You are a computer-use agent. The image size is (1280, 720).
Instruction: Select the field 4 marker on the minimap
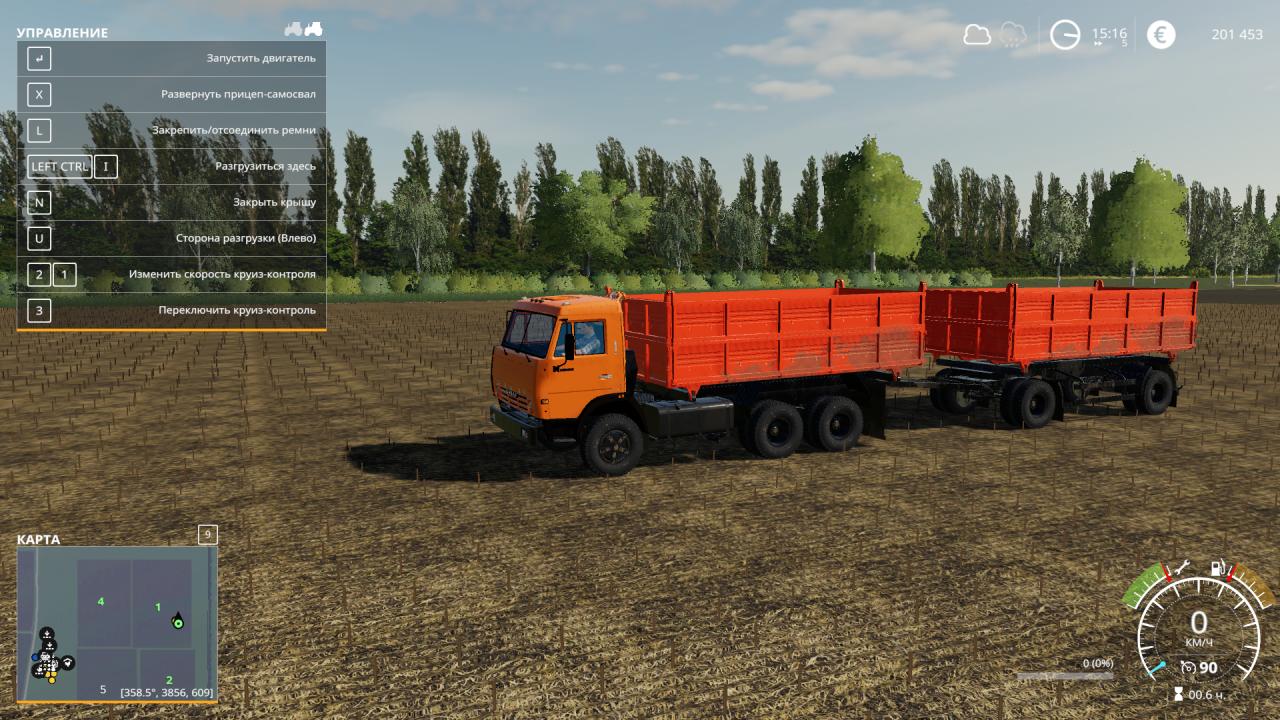[101, 601]
